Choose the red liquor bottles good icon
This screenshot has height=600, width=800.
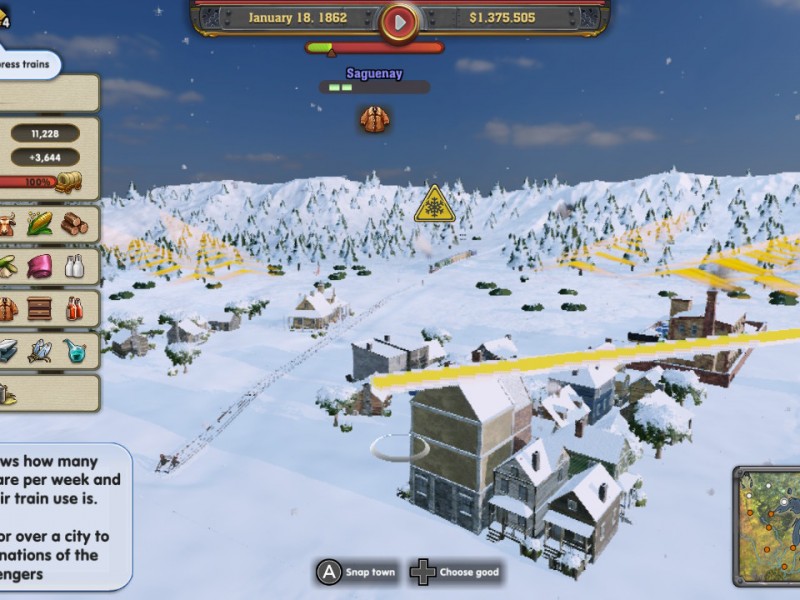[74, 308]
